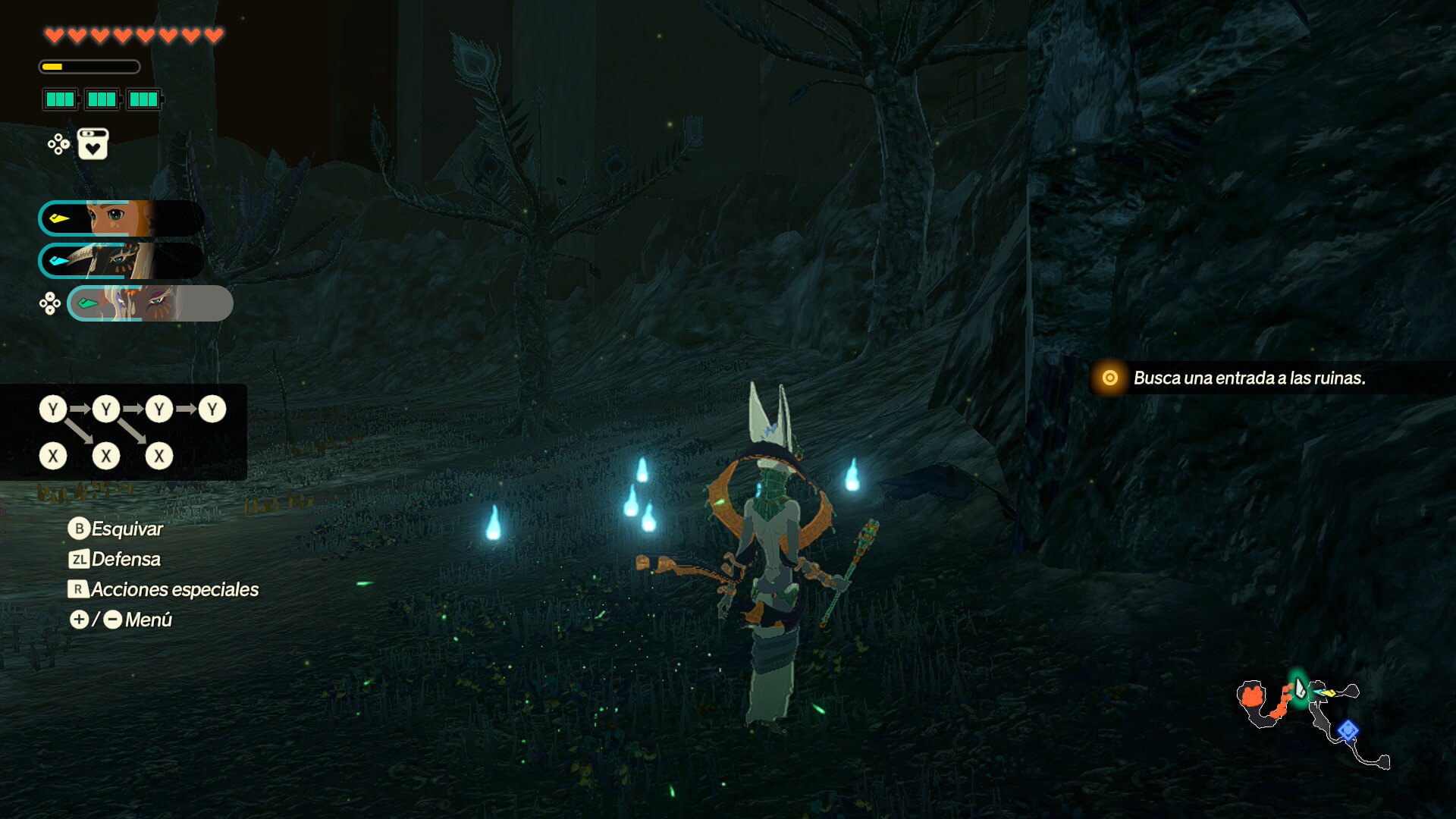Choose the highlighted grey portrait with purple eyeshadow

150,303
